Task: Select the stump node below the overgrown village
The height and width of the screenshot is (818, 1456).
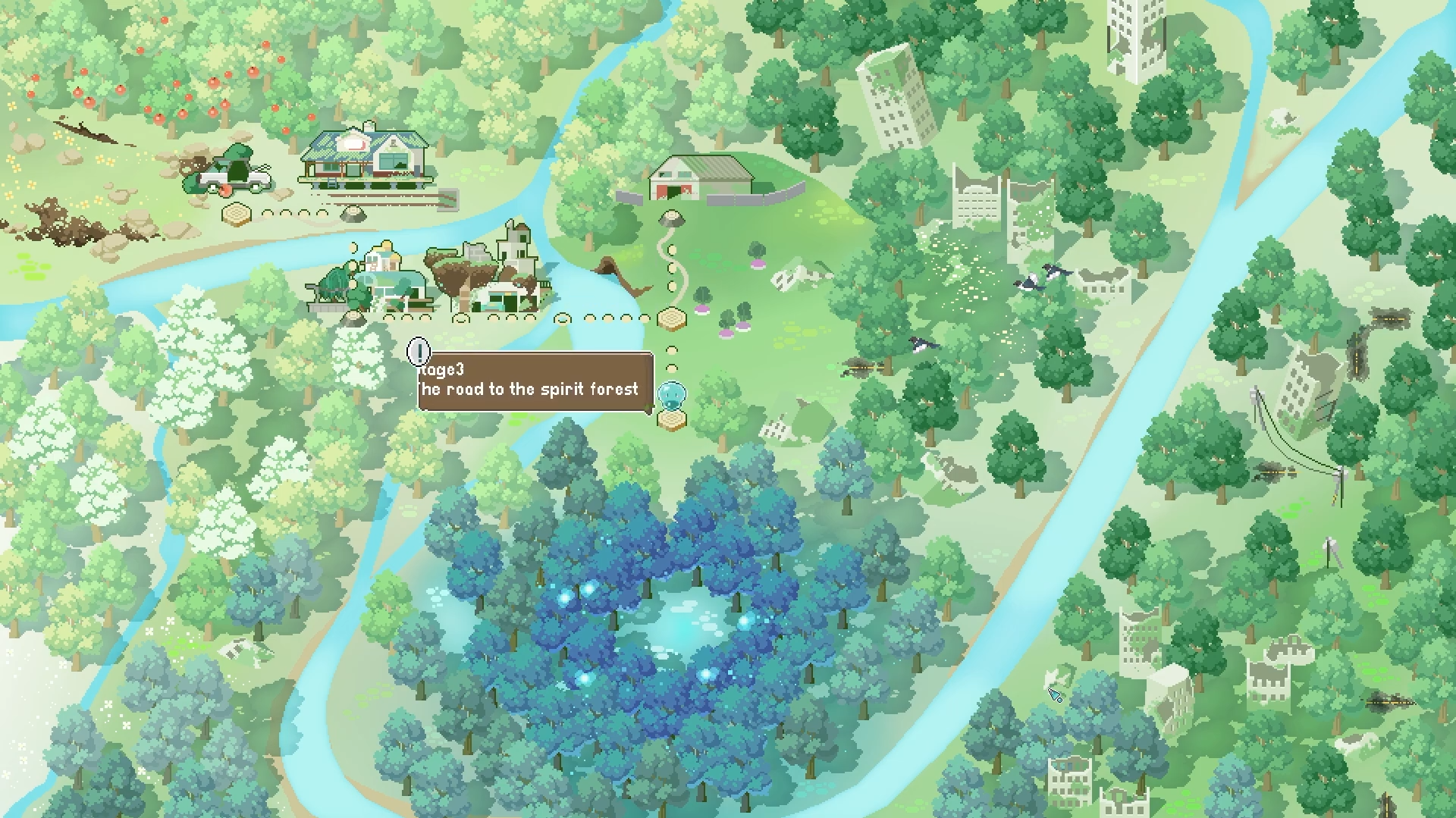Action: (x=351, y=318)
